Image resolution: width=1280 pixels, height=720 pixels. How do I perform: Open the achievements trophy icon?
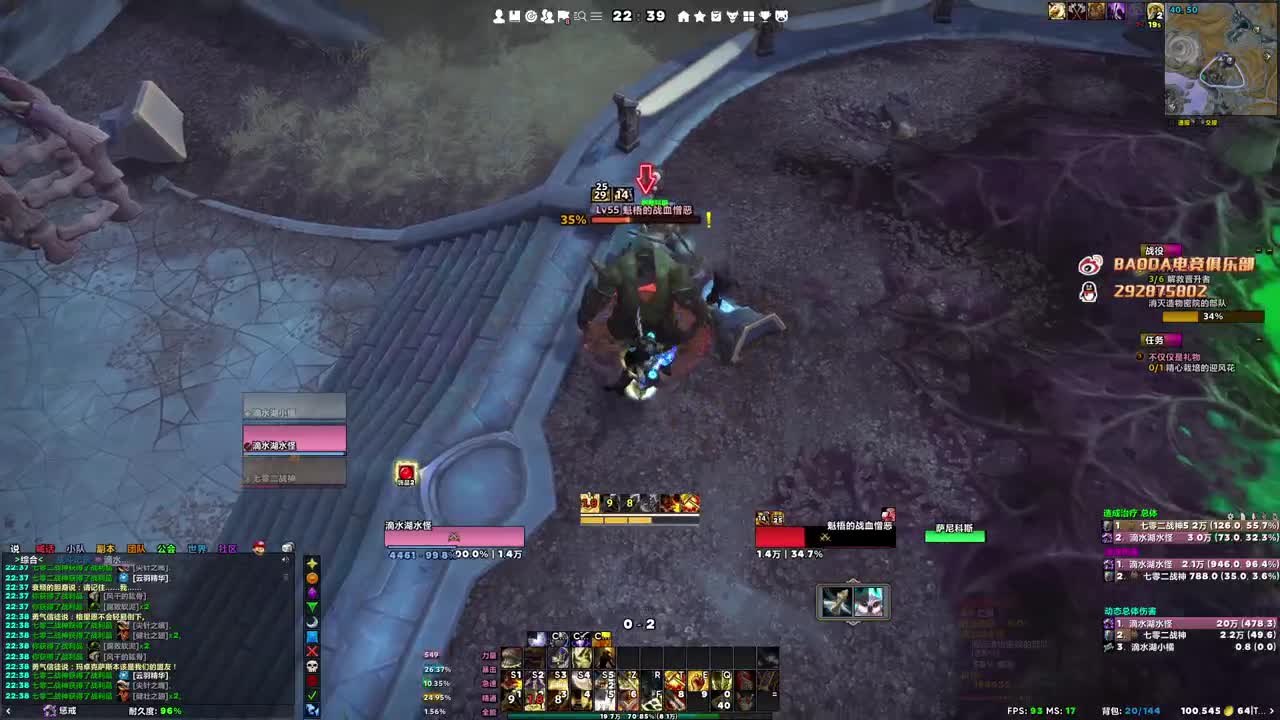pos(766,15)
